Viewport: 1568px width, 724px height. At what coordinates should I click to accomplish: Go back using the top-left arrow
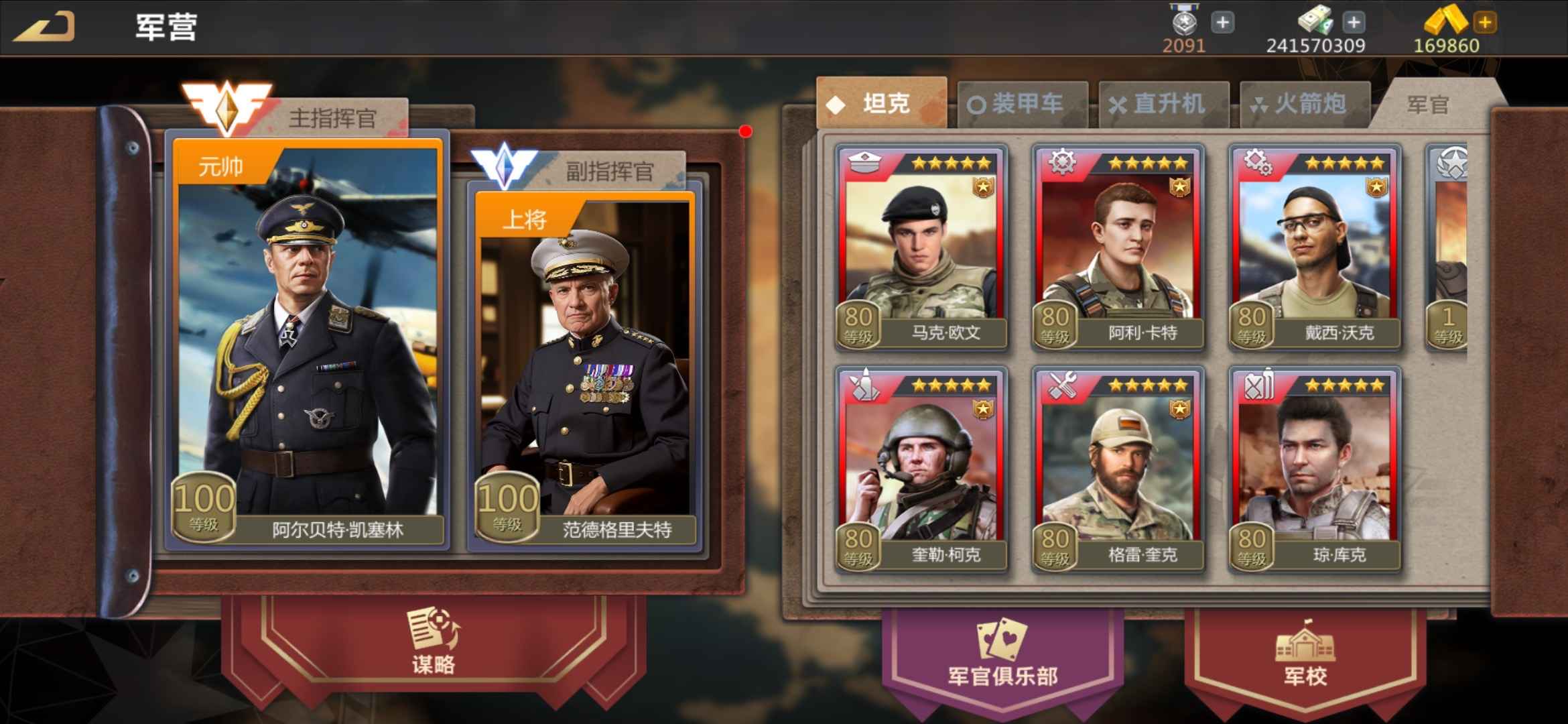pos(44,27)
